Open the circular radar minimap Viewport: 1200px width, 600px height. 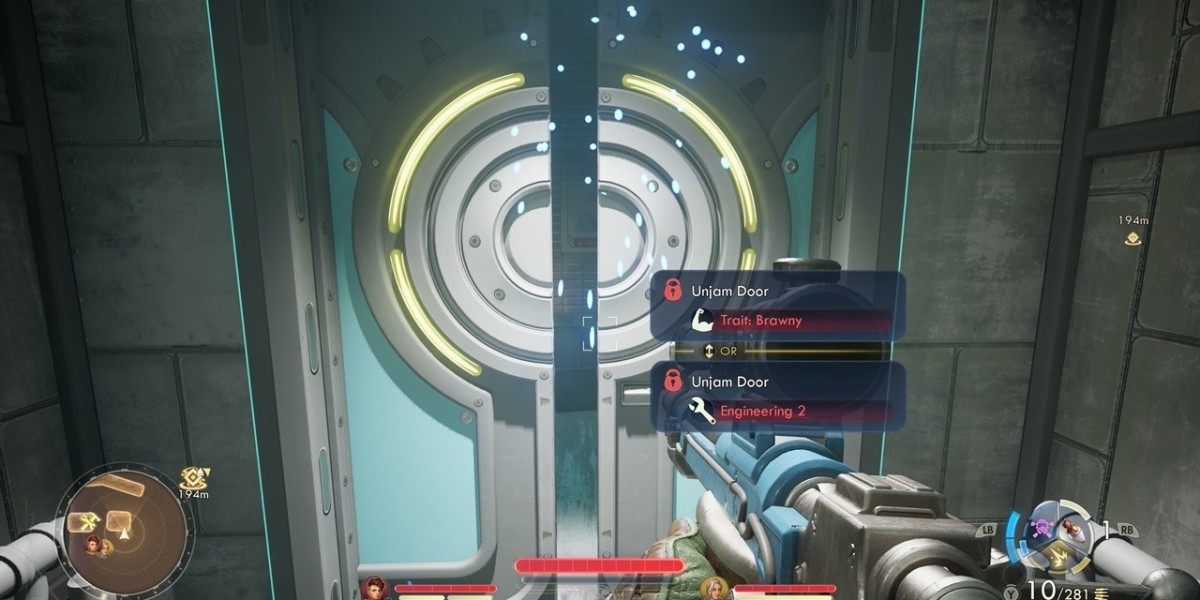(123, 531)
